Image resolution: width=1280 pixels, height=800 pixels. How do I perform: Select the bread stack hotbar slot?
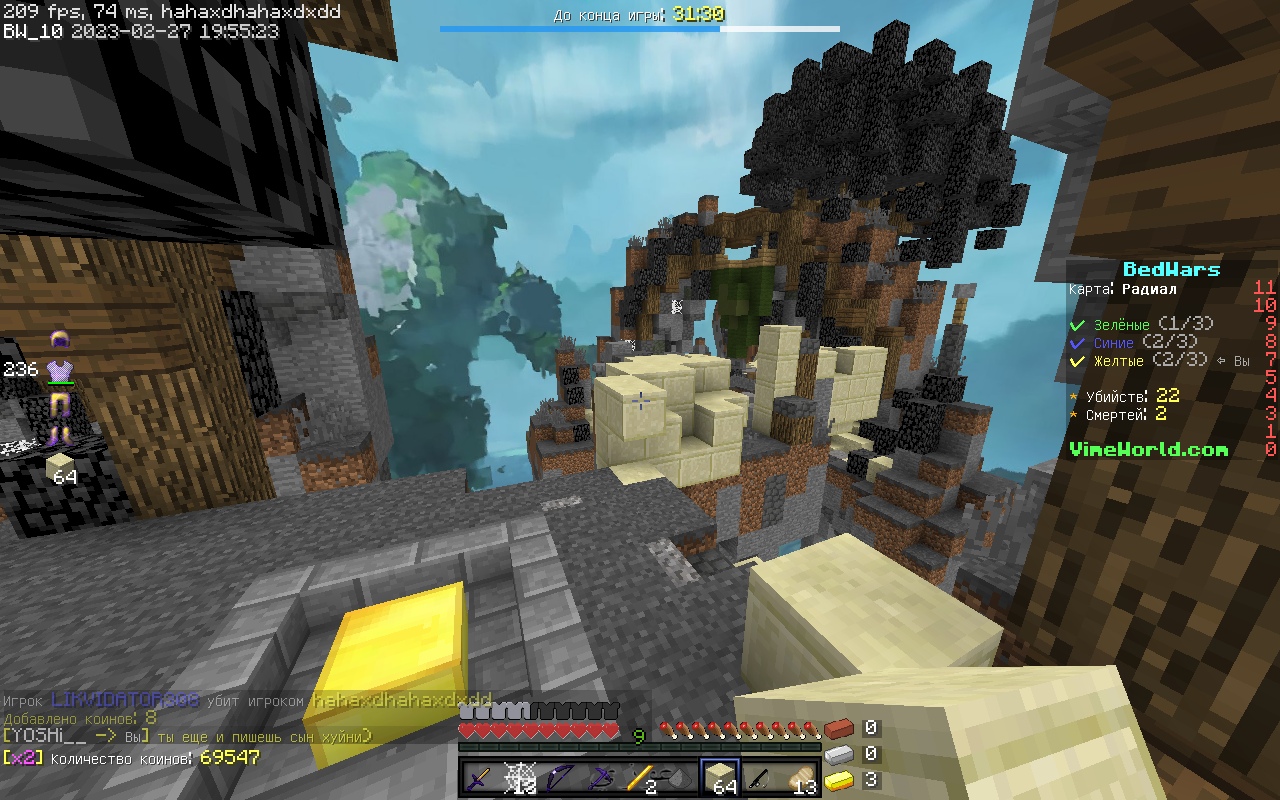[800, 778]
